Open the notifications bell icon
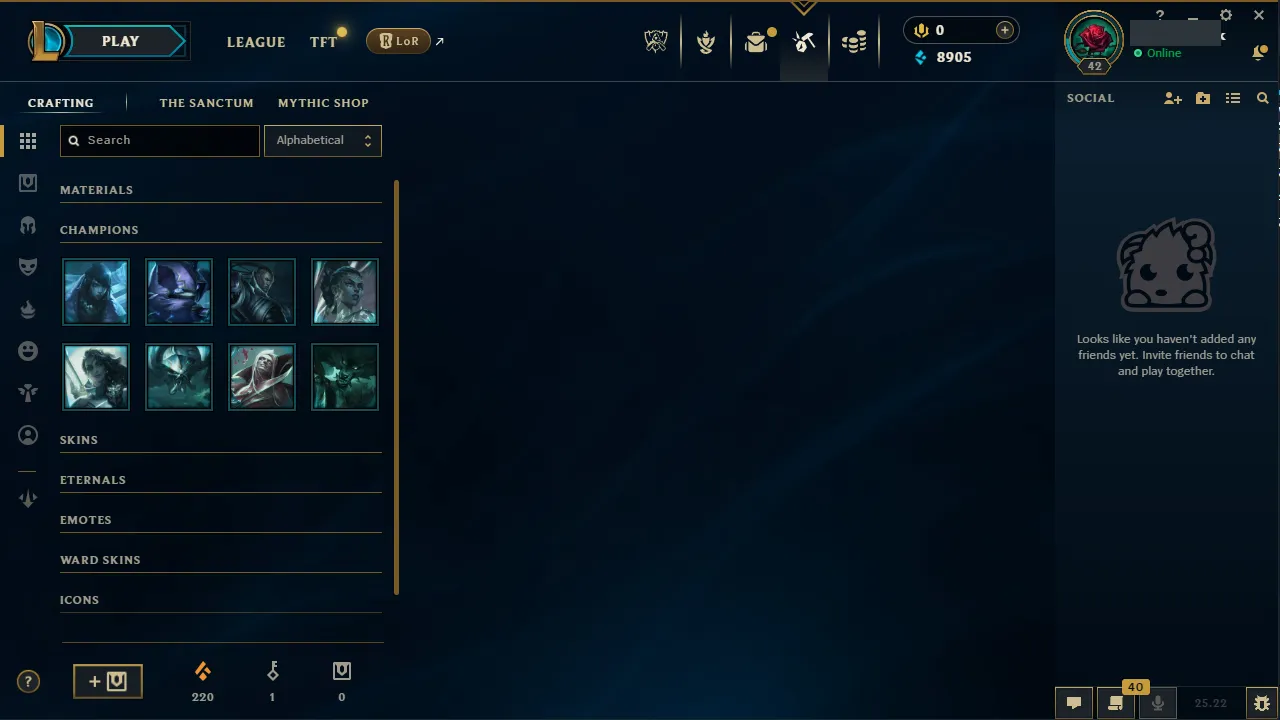This screenshot has width=1280, height=720. (x=1259, y=52)
